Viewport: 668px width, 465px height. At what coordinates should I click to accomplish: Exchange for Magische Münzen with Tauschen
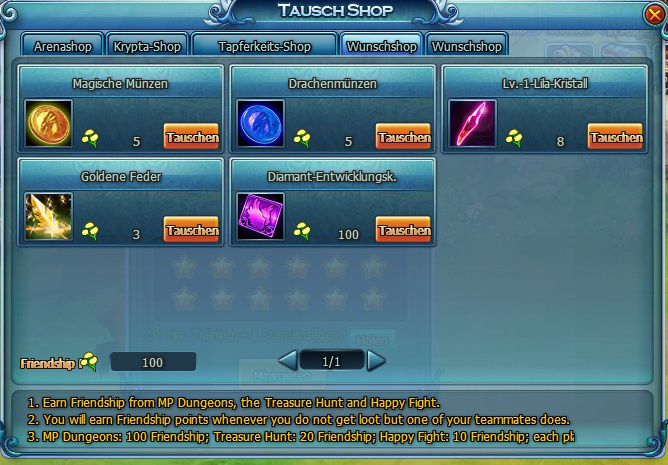click(x=191, y=137)
